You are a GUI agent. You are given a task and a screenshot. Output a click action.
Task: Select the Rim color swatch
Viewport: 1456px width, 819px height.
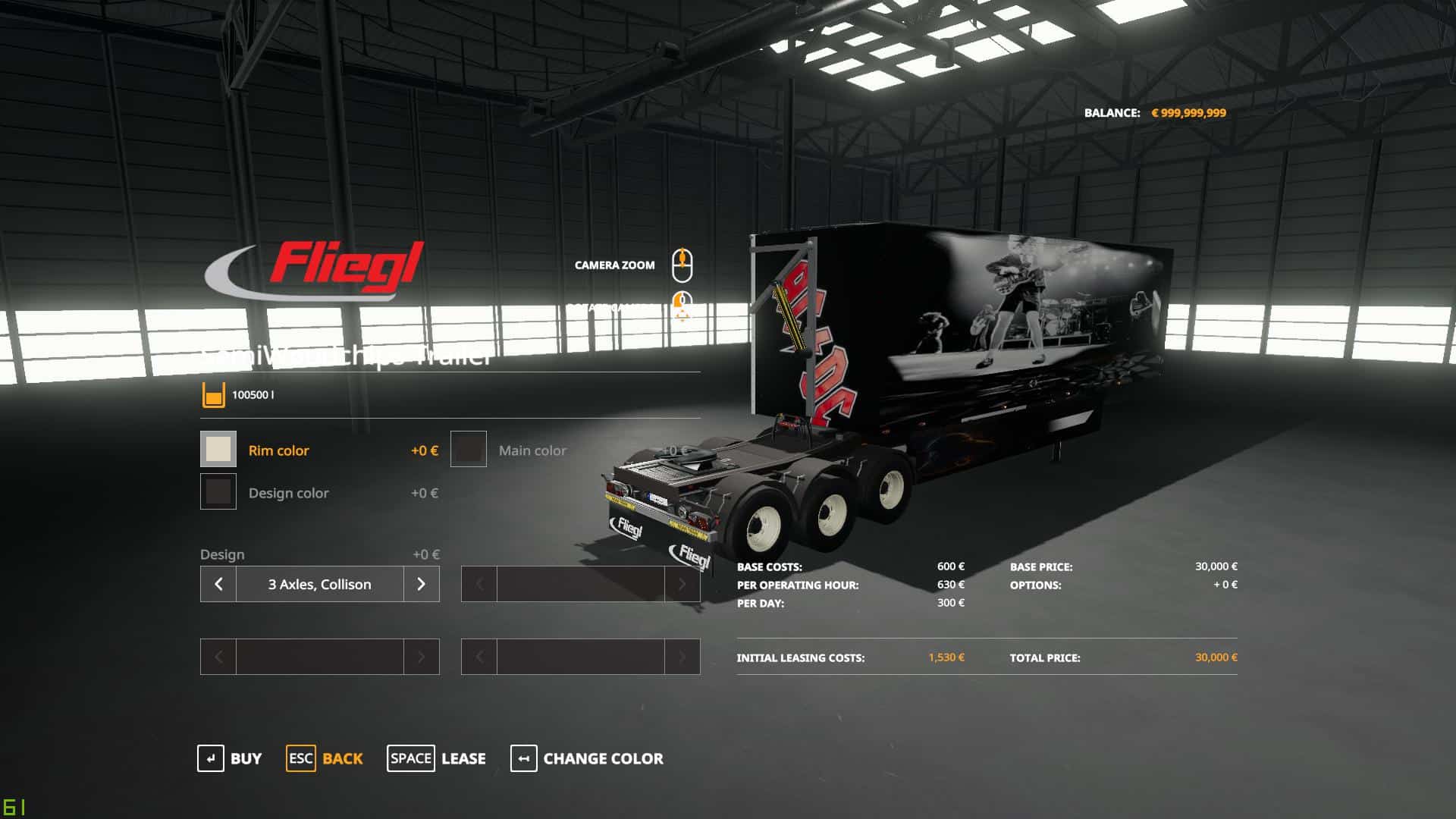pos(218,450)
